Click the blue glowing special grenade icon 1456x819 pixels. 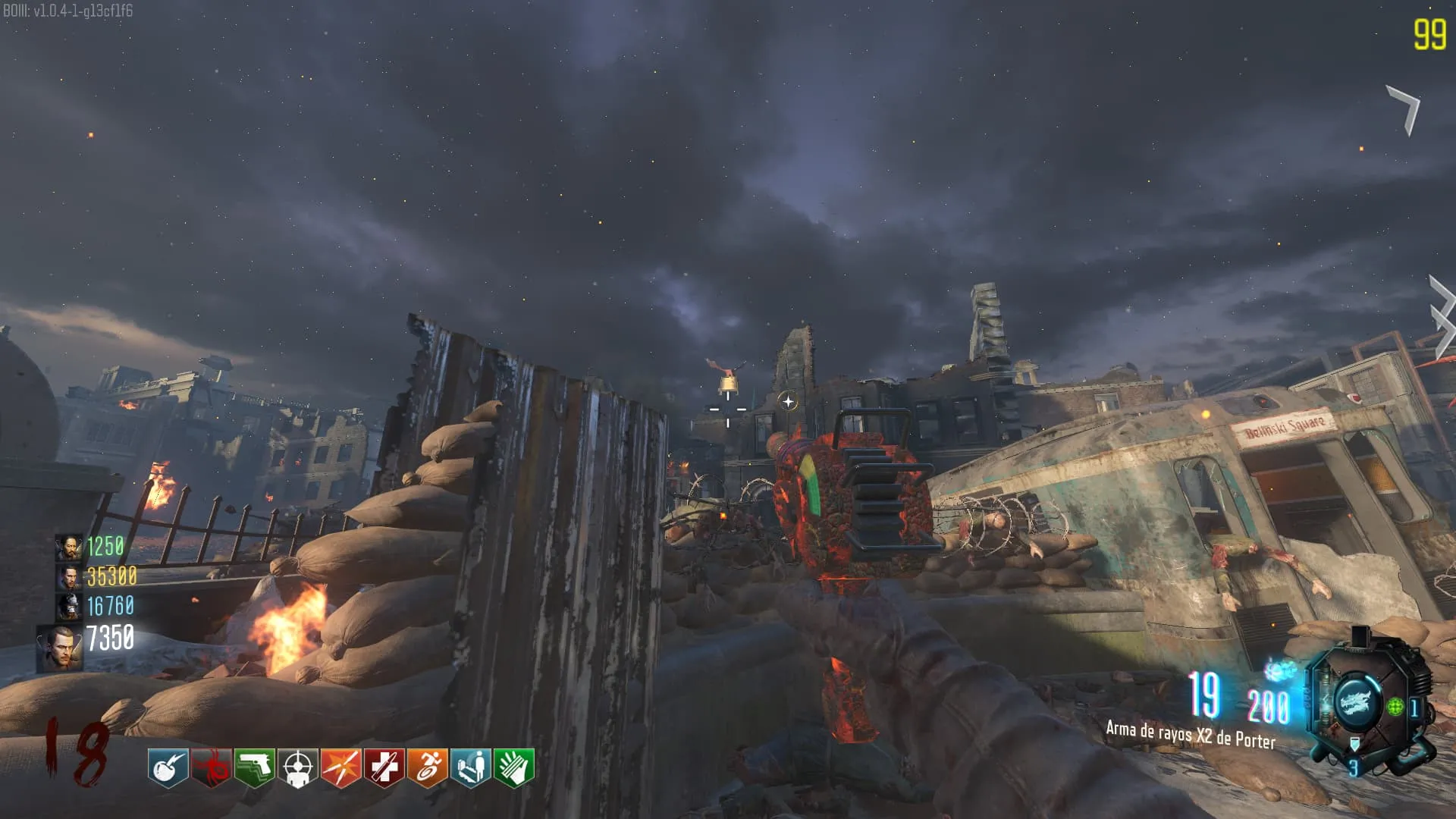(1280, 670)
